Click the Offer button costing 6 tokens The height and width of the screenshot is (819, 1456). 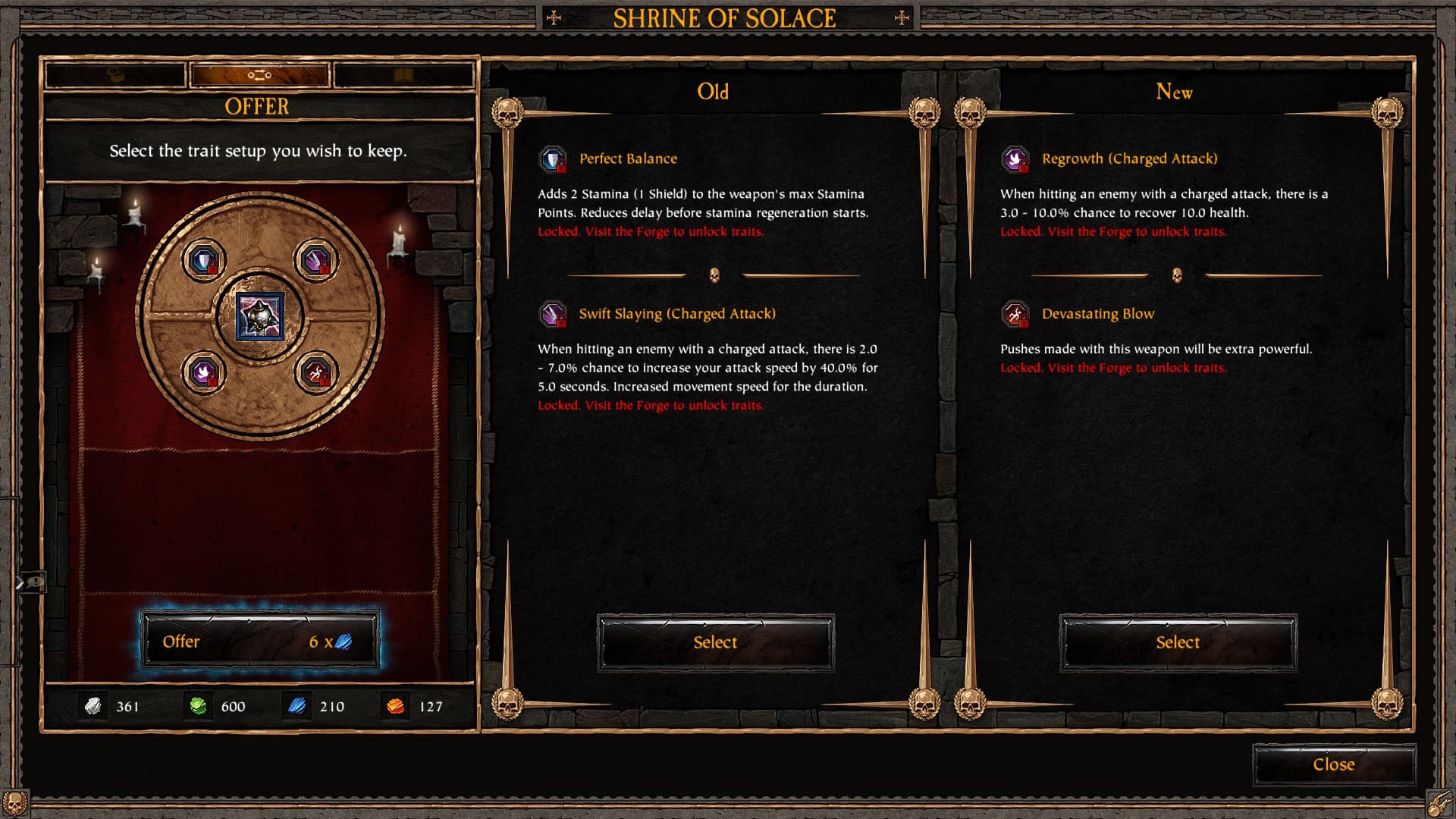pyautogui.click(x=259, y=642)
